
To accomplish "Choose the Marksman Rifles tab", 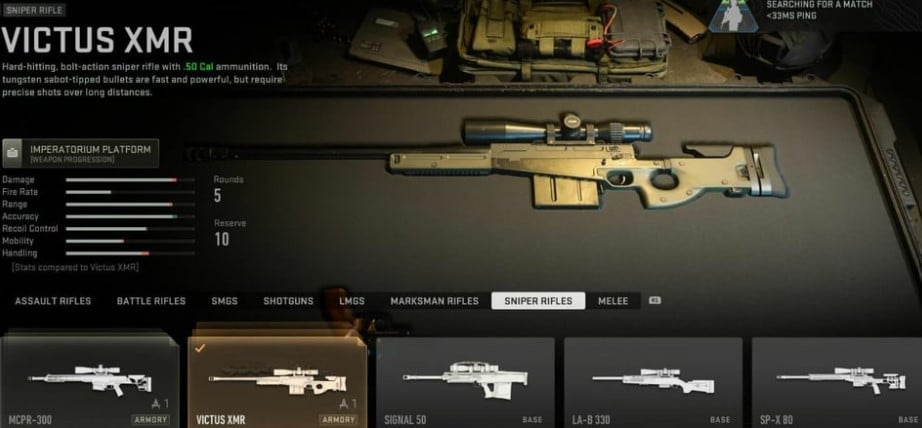I will [433, 301].
